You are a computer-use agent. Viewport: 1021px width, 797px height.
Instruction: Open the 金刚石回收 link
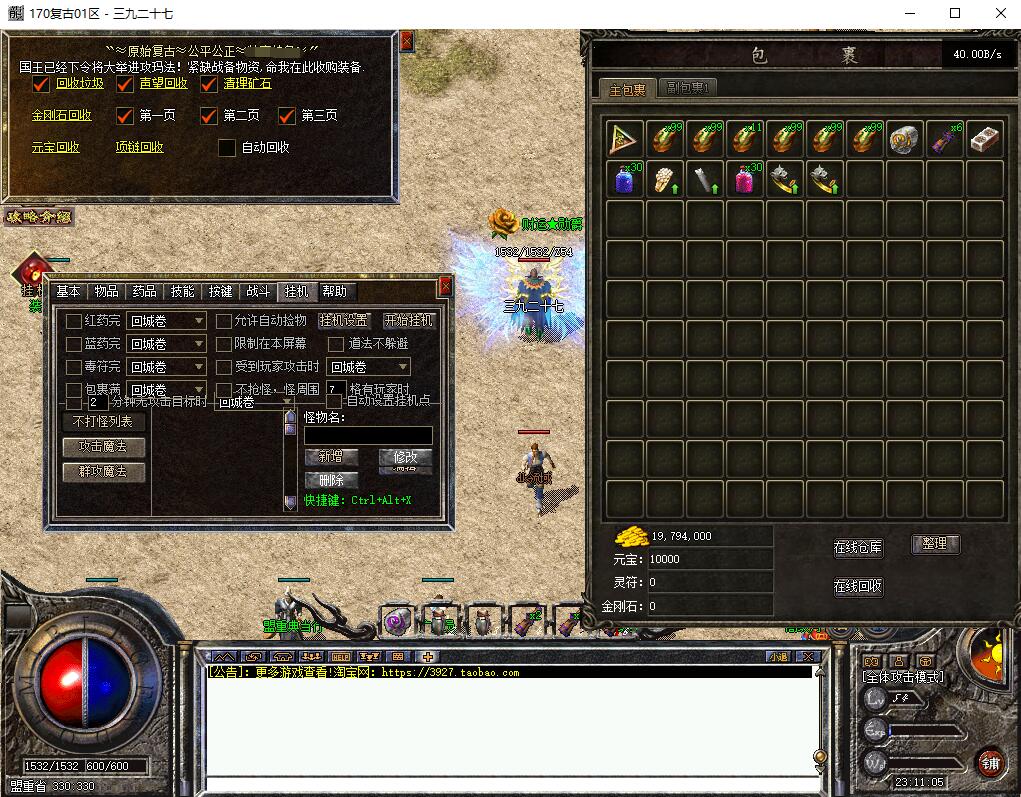[61, 115]
